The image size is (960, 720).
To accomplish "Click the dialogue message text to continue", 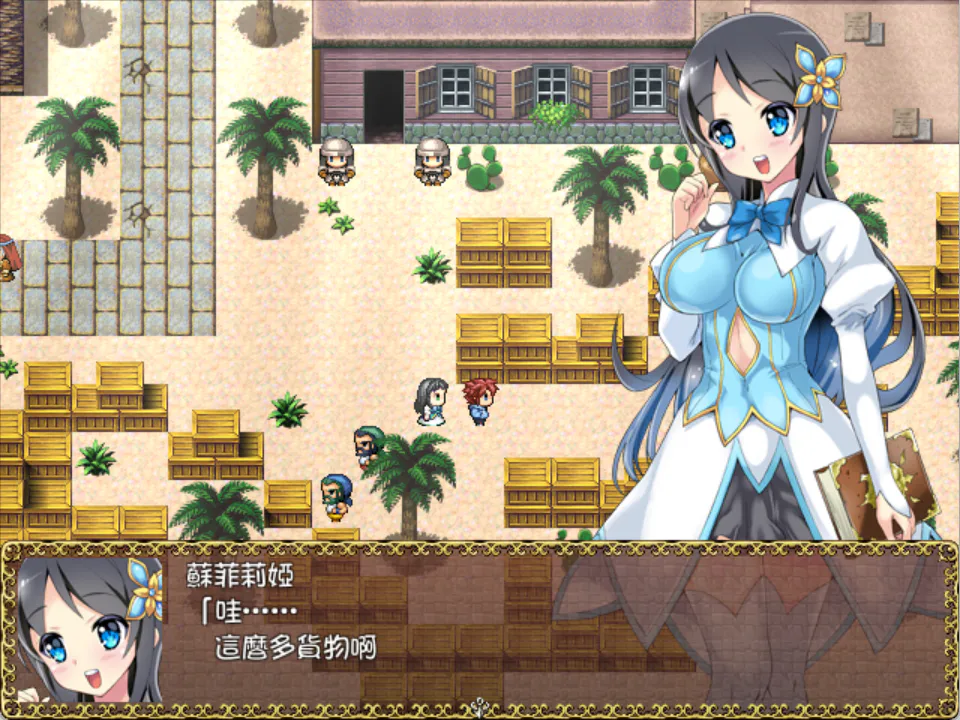I will 296,647.
